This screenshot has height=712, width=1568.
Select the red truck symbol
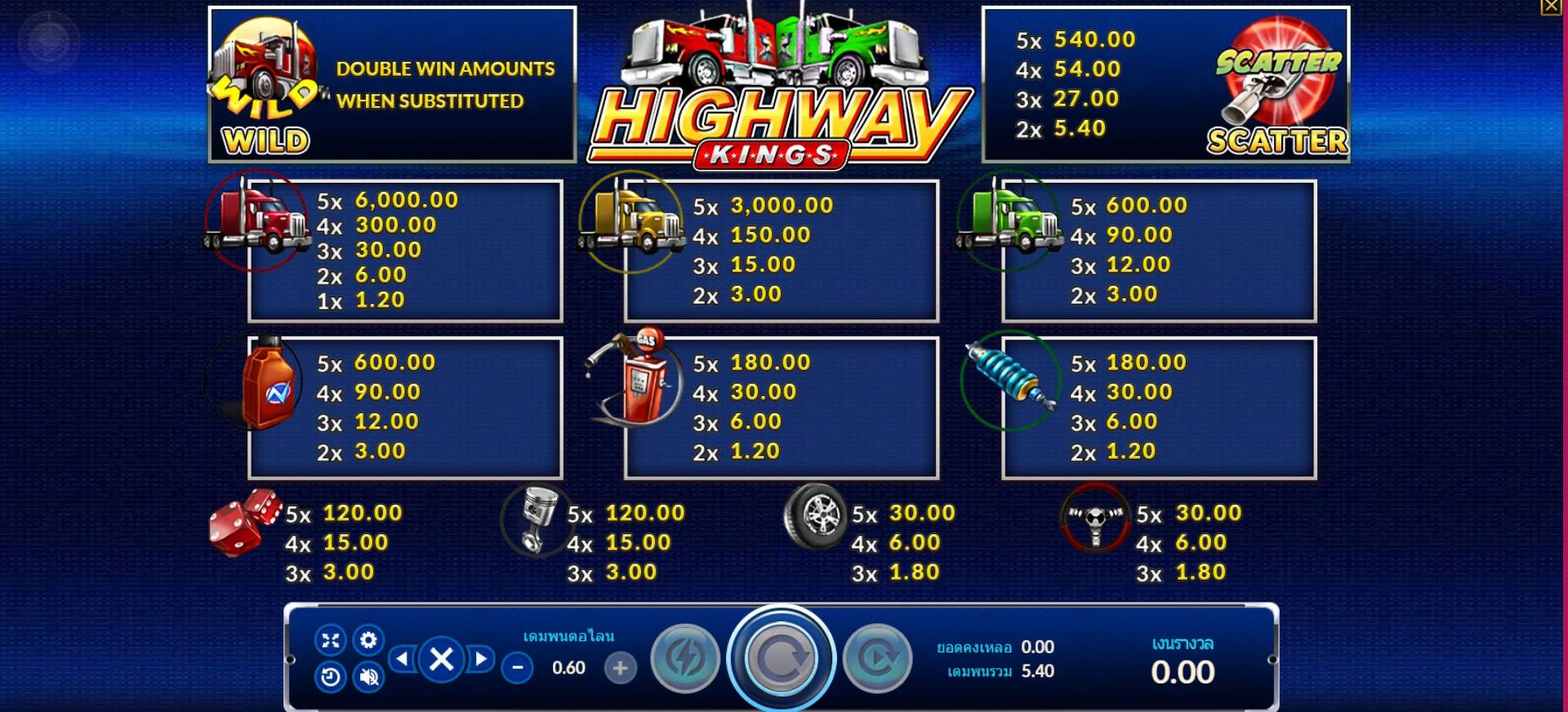(x=253, y=229)
